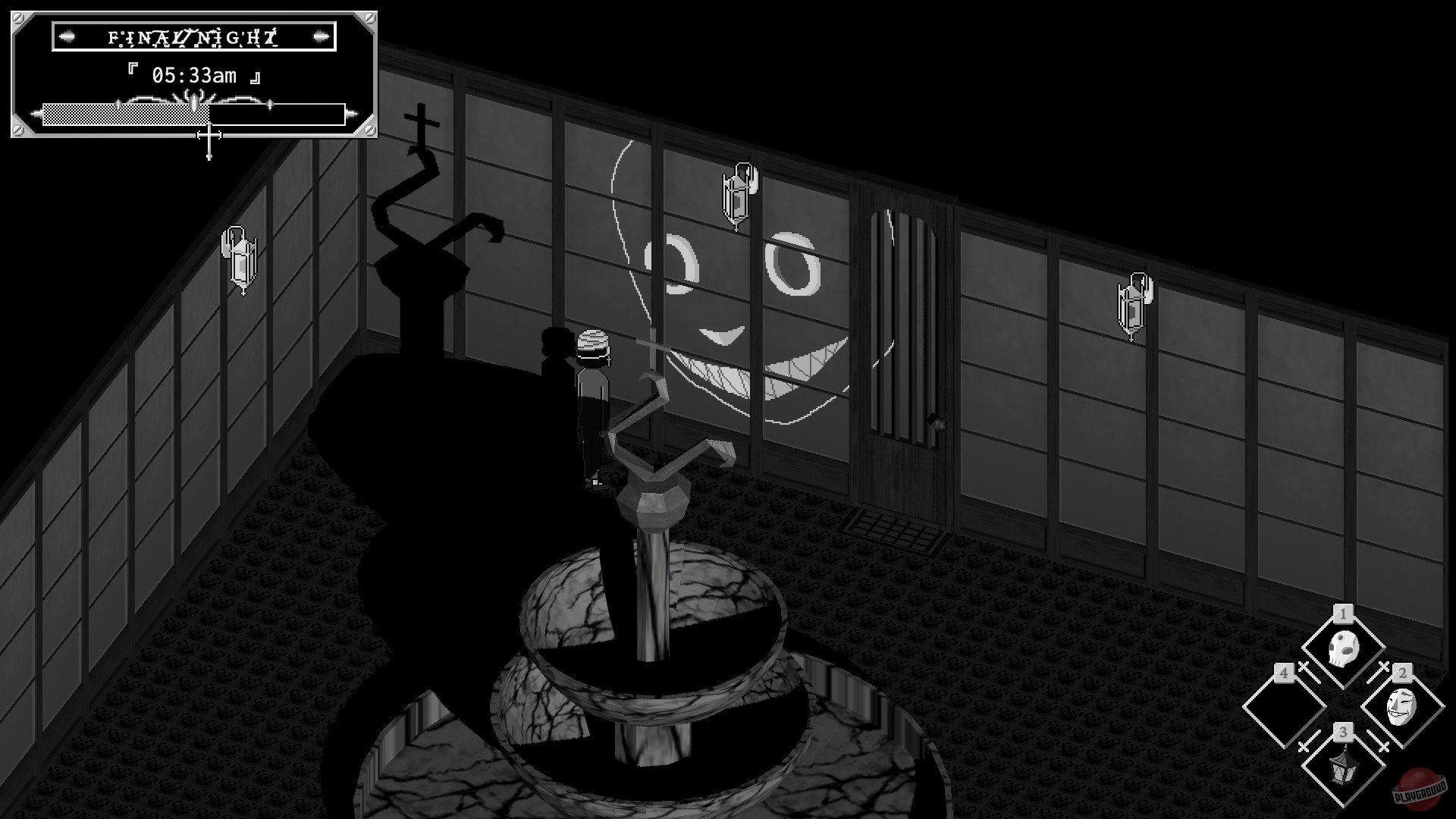The height and width of the screenshot is (819, 1456).
Task: Click the left arrow beside the health bar
Action: click(36, 113)
